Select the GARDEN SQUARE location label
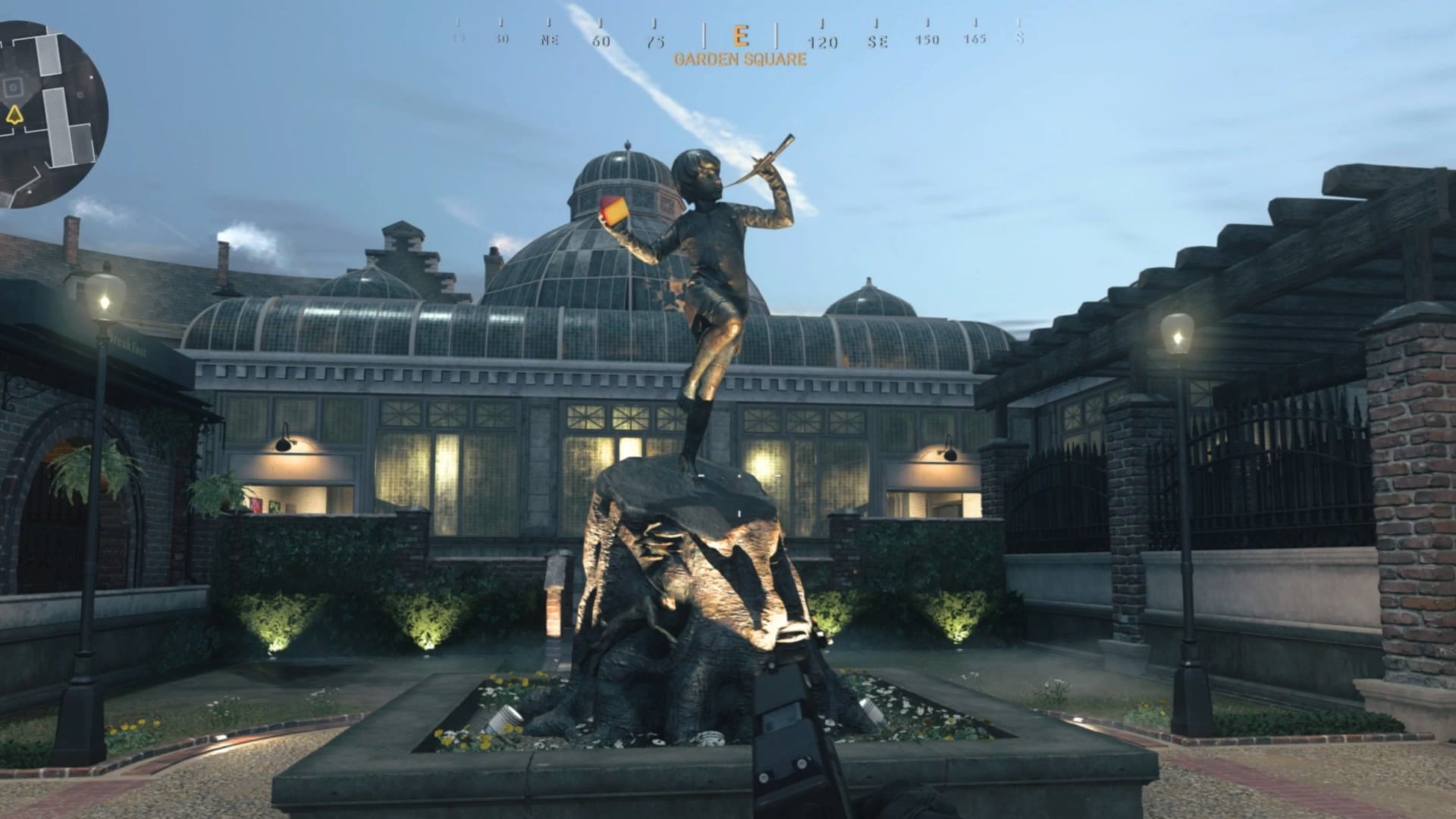Image resolution: width=1456 pixels, height=819 pixels. (x=741, y=58)
